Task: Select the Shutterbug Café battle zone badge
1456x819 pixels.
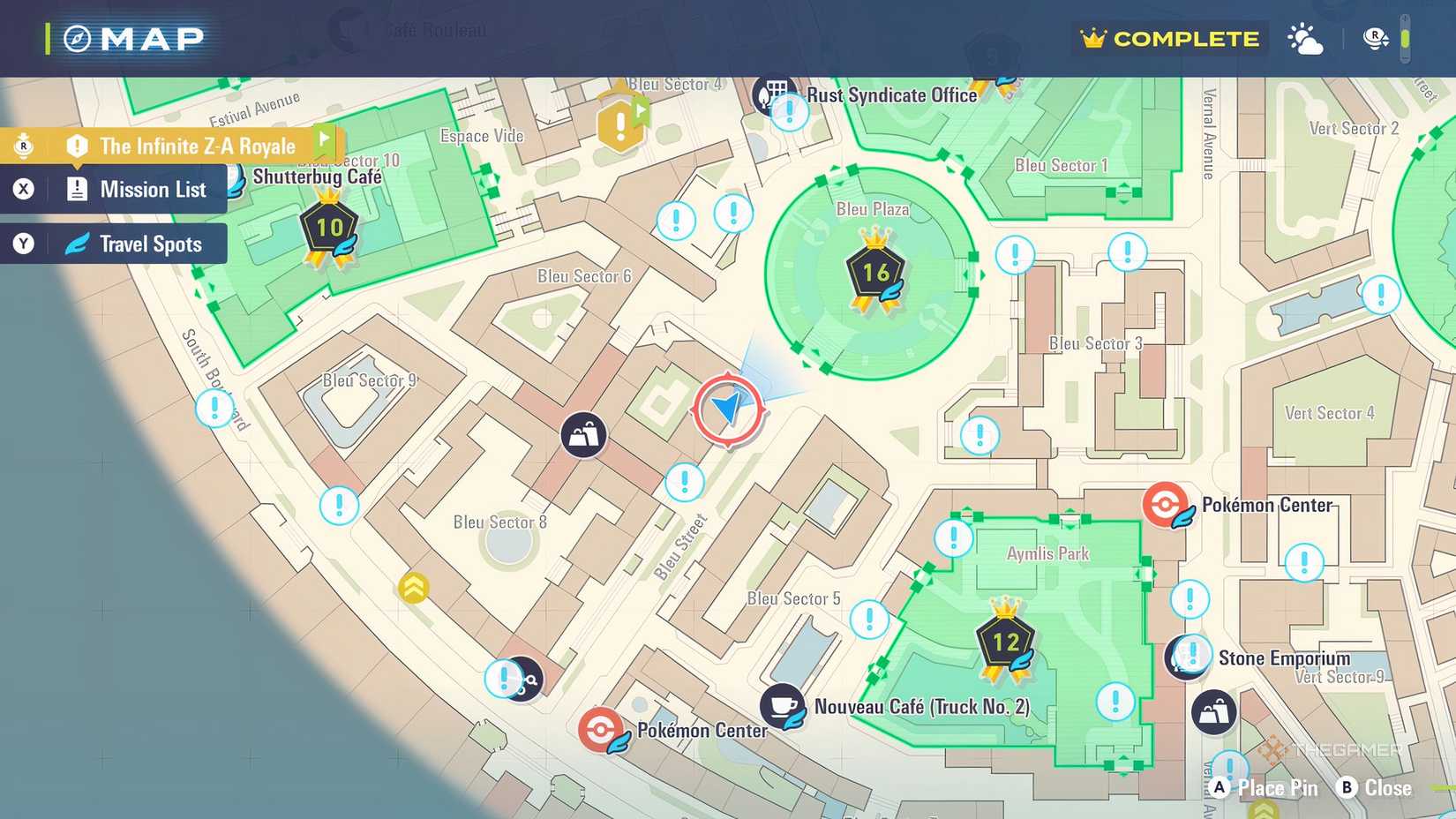Action: [331, 228]
